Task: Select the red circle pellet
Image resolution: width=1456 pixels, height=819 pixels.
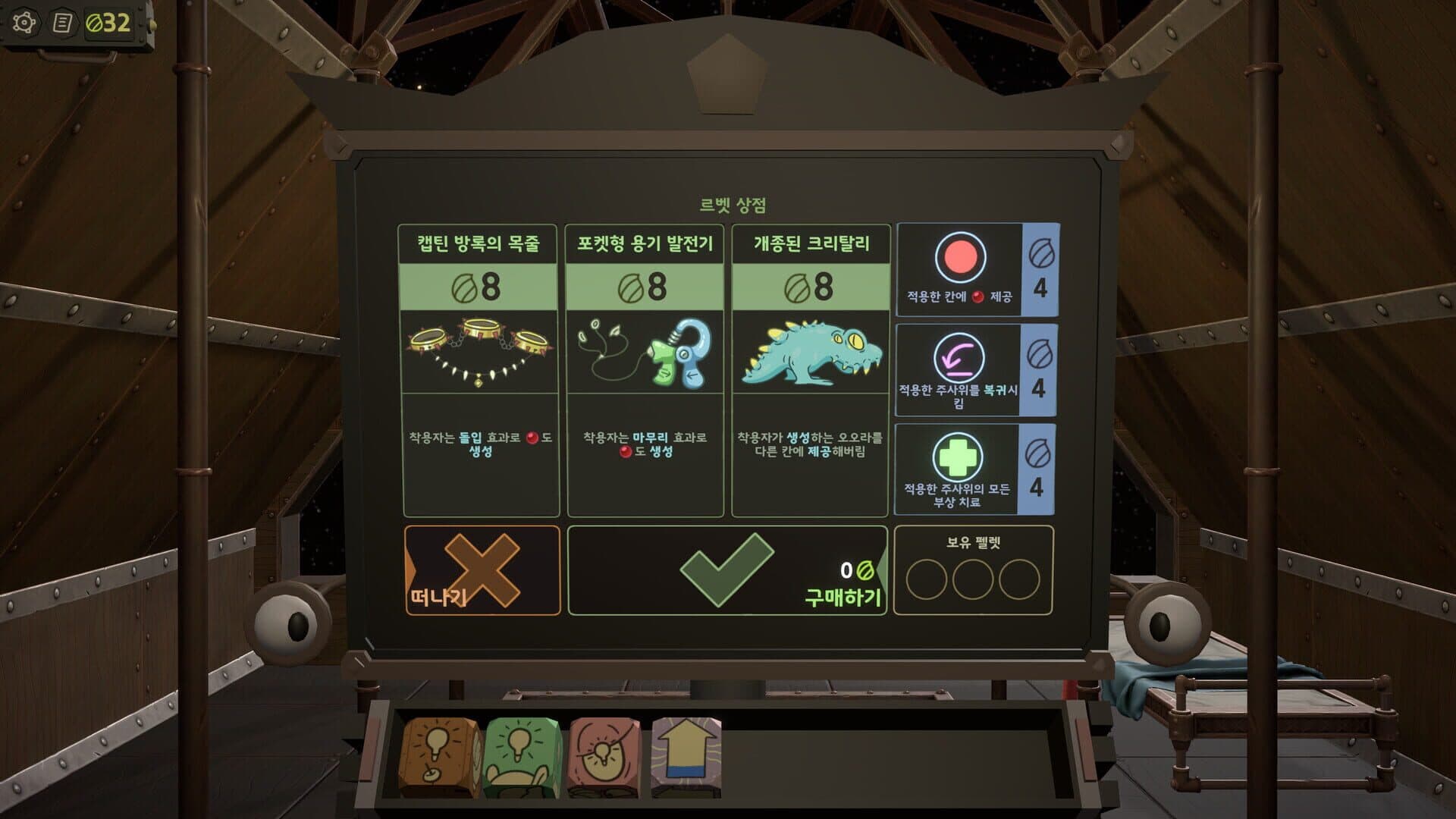Action: (x=960, y=269)
